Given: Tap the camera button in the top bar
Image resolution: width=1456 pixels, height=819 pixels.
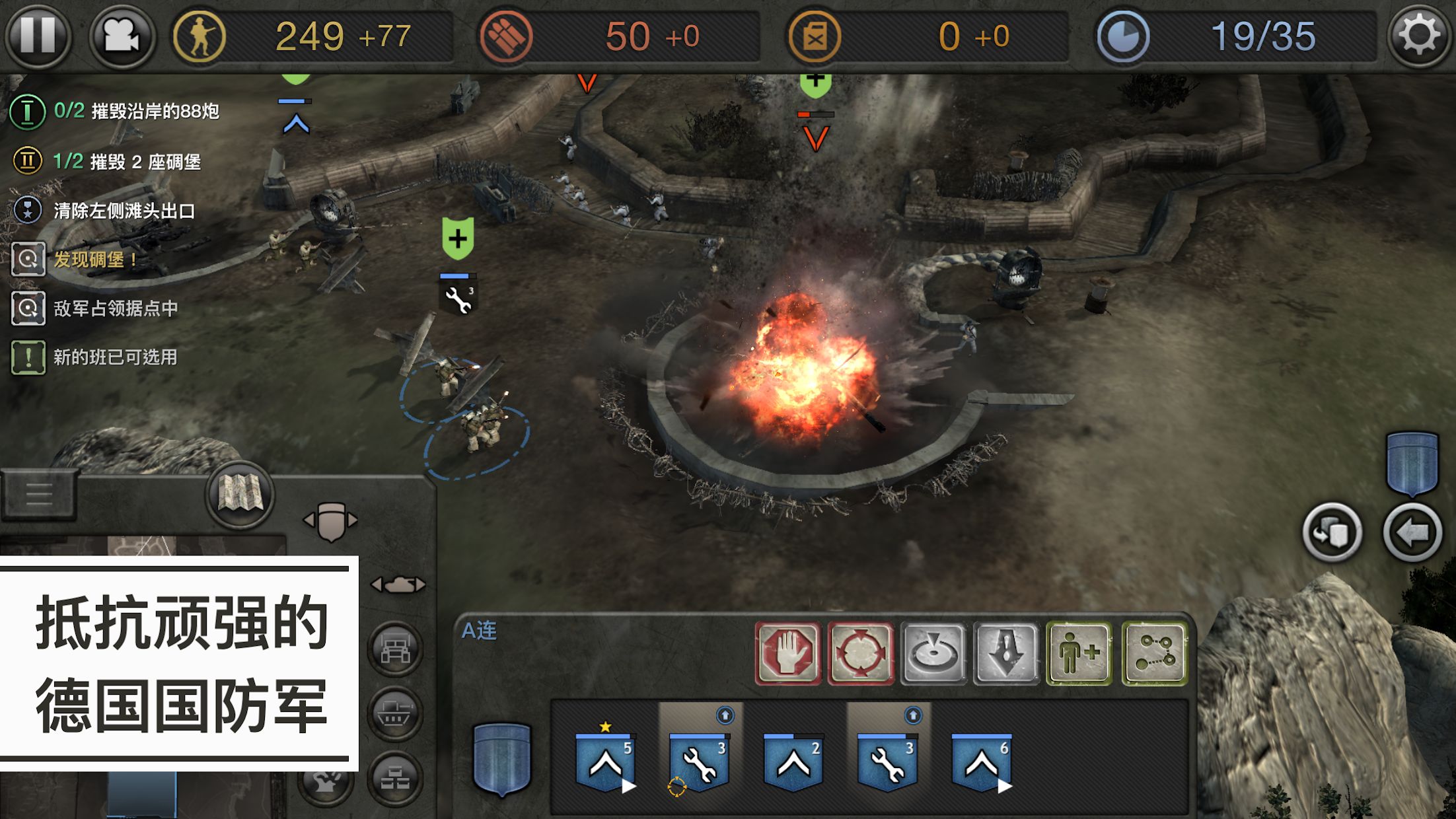Looking at the screenshot, I should (122, 35).
